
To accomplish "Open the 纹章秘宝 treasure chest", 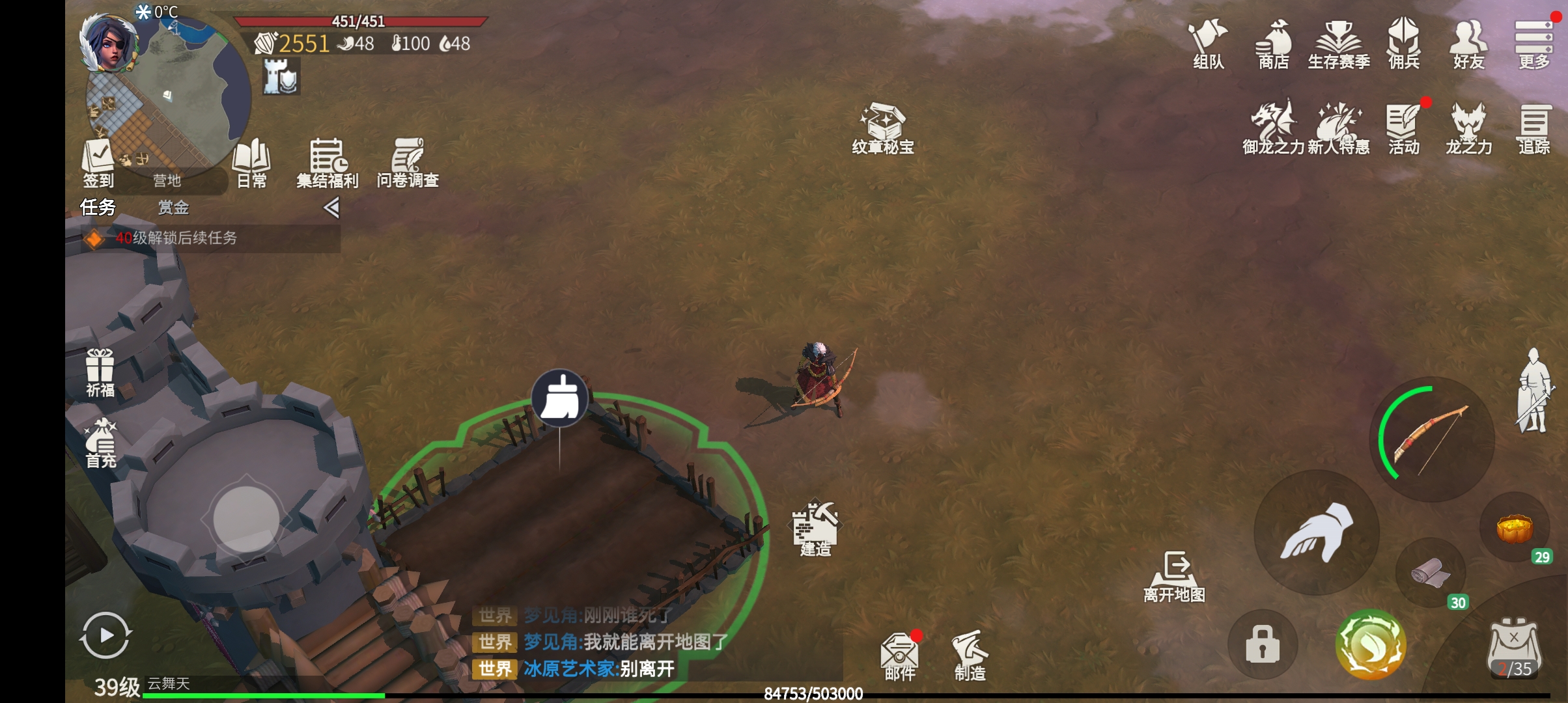I will point(883,128).
